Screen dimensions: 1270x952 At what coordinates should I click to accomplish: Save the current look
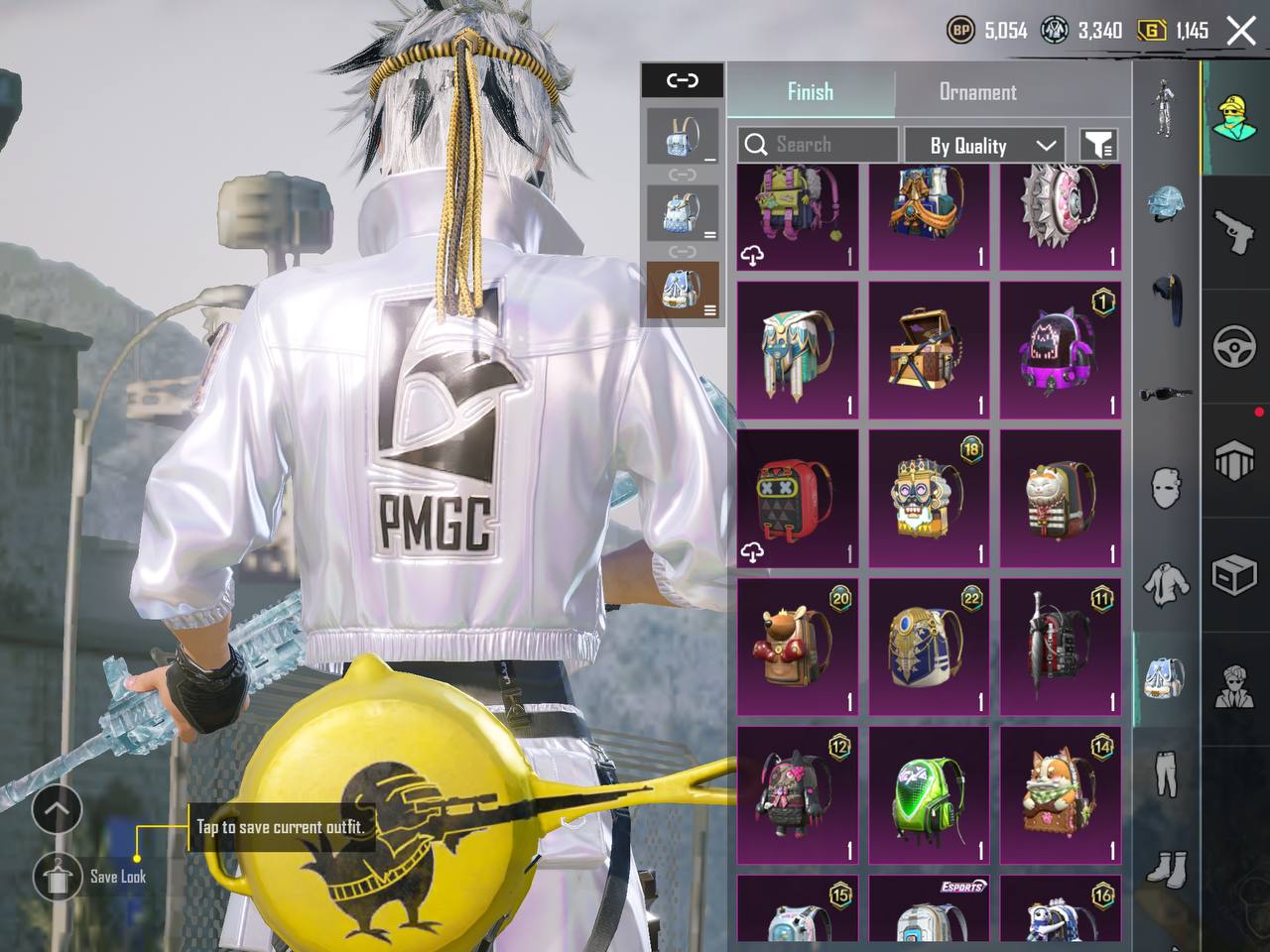coord(58,876)
